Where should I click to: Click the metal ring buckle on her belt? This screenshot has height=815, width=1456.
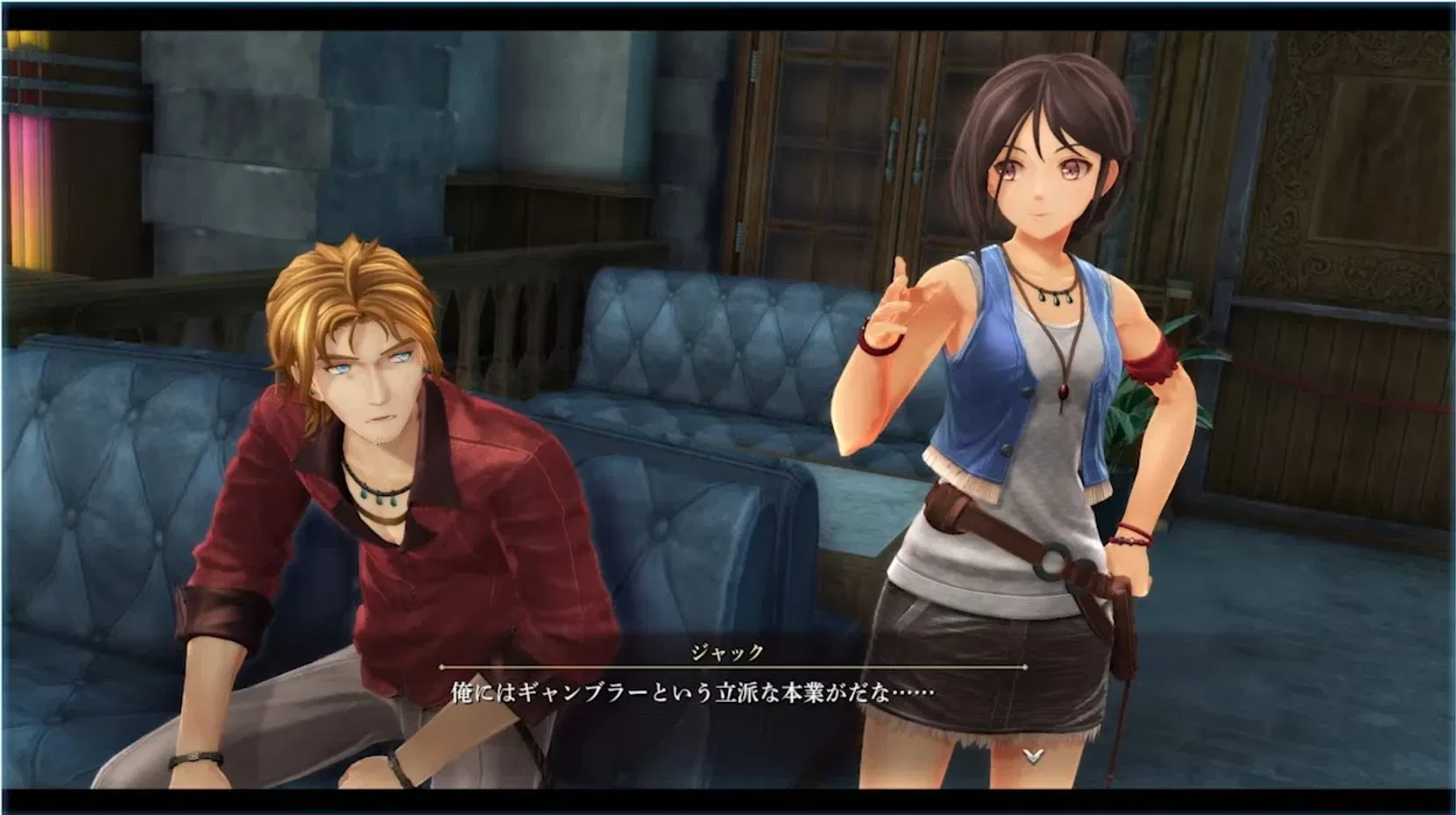coord(1051,563)
